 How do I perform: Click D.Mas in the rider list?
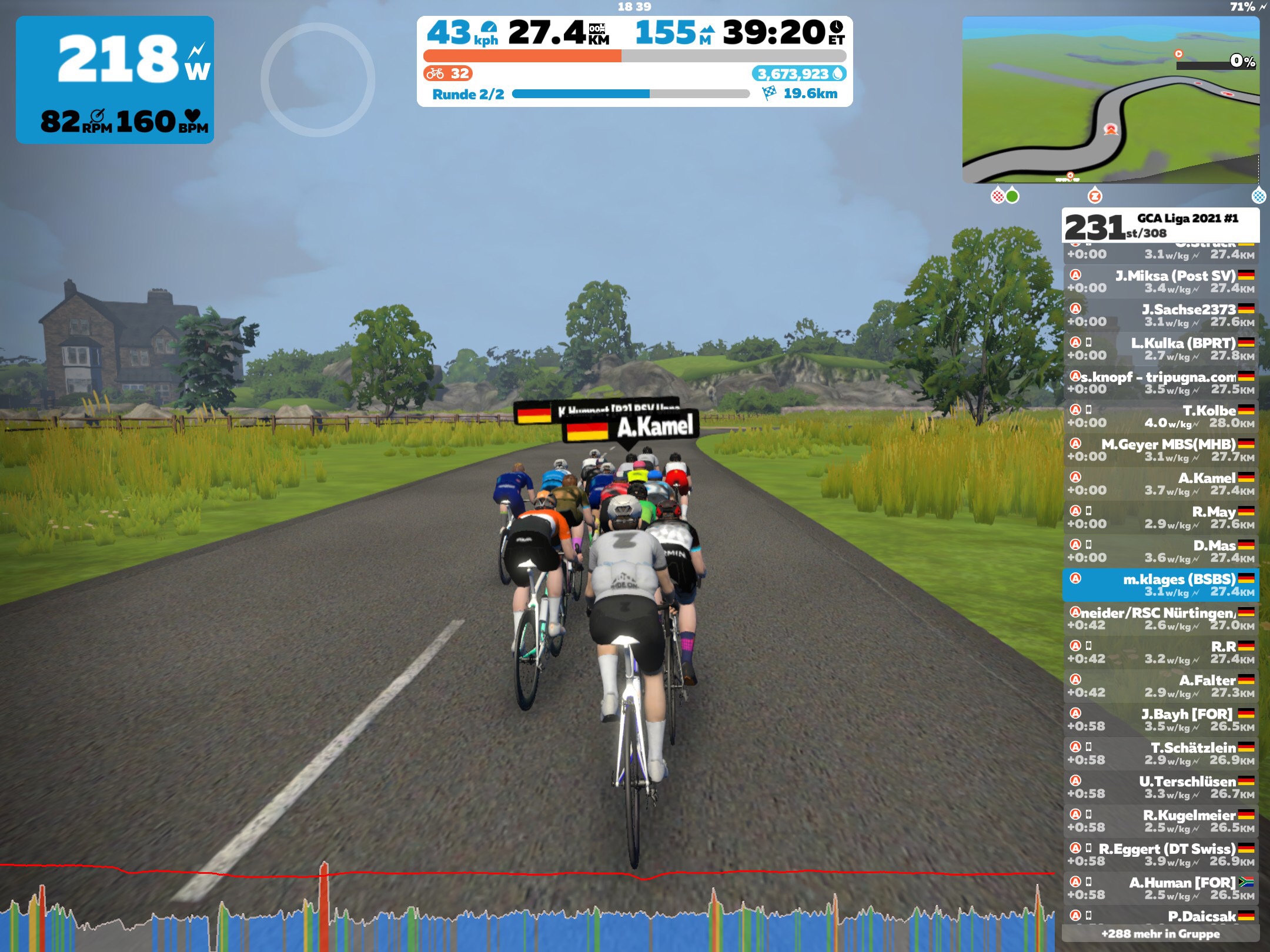[1161, 551]
